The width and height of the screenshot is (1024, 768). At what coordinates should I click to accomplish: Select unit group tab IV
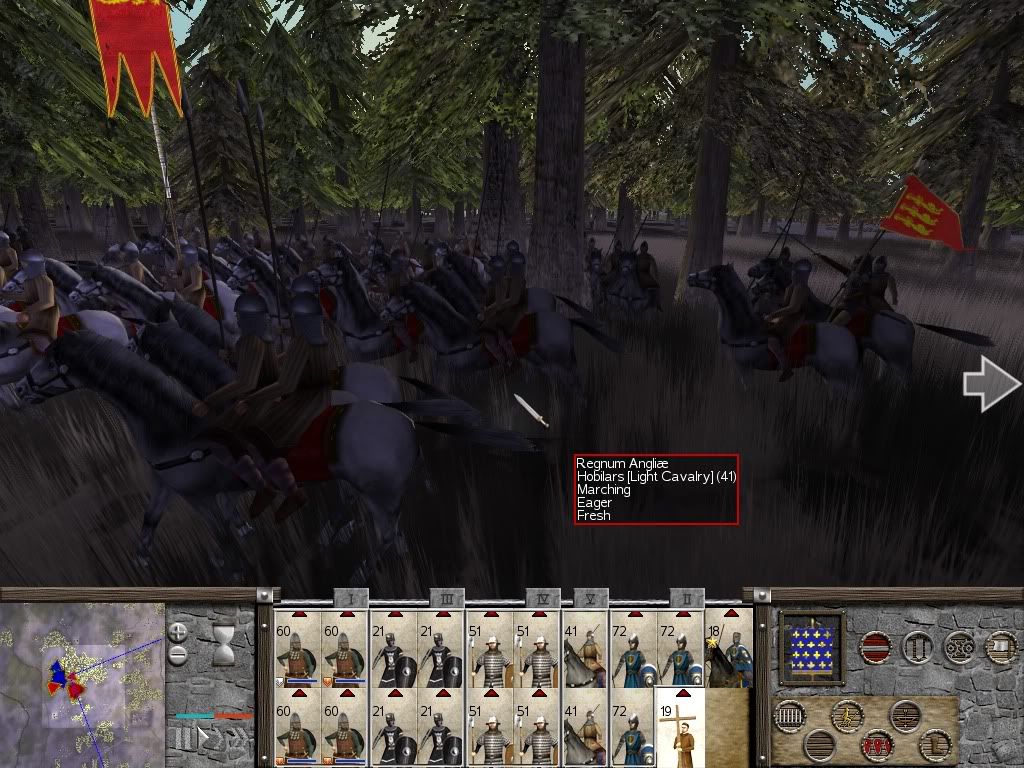click(x=541, y=597)
